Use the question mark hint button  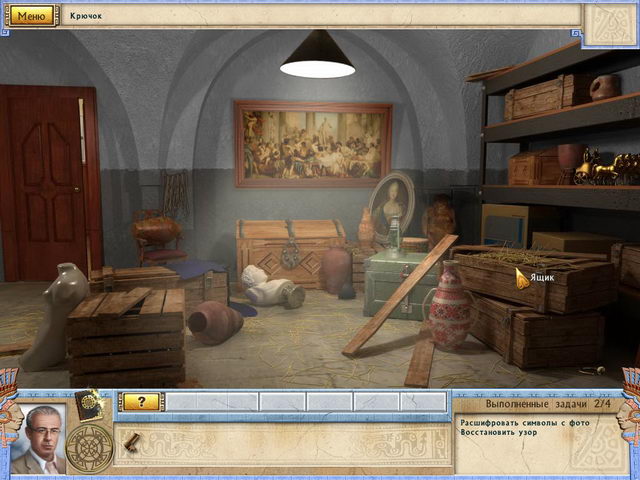tap(141, 401)
